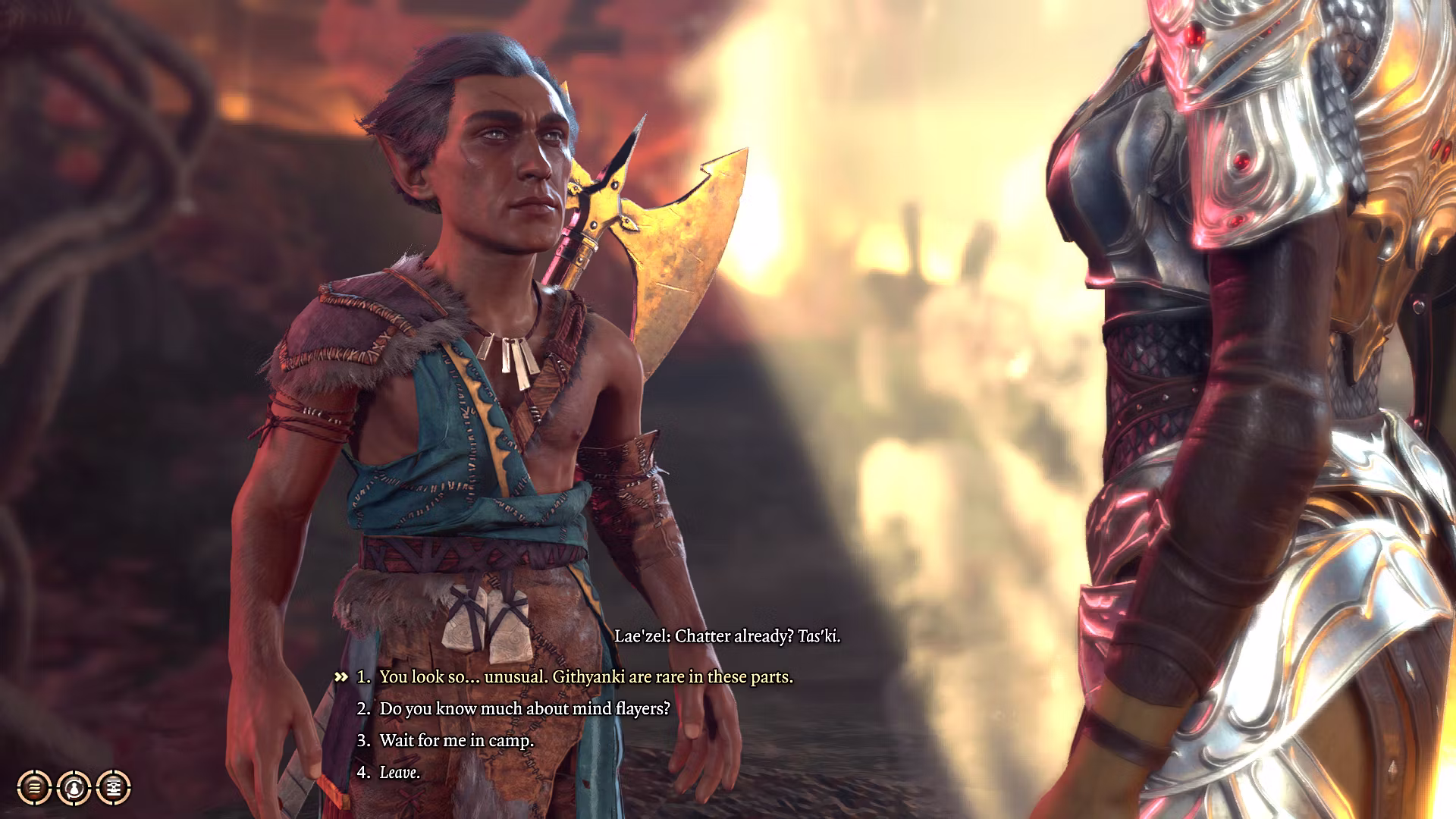The height and width of the screenshot is (819, 1456).
Task: Open the dialogue history hourglass icon
Action: [114, 788]
